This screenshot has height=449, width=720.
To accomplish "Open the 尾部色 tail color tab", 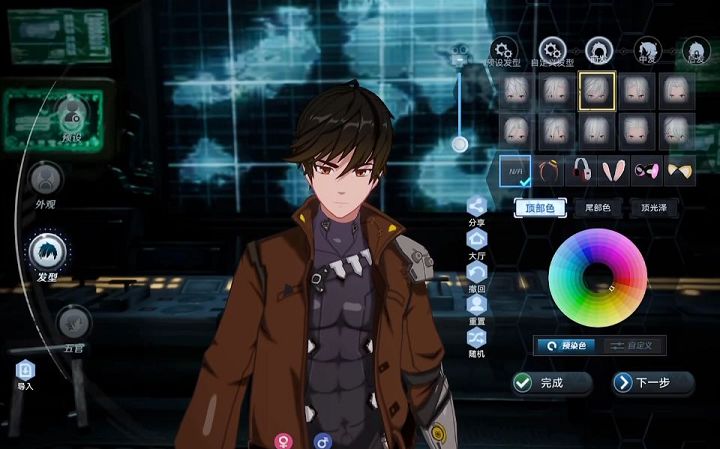I will tap(598, 209).
